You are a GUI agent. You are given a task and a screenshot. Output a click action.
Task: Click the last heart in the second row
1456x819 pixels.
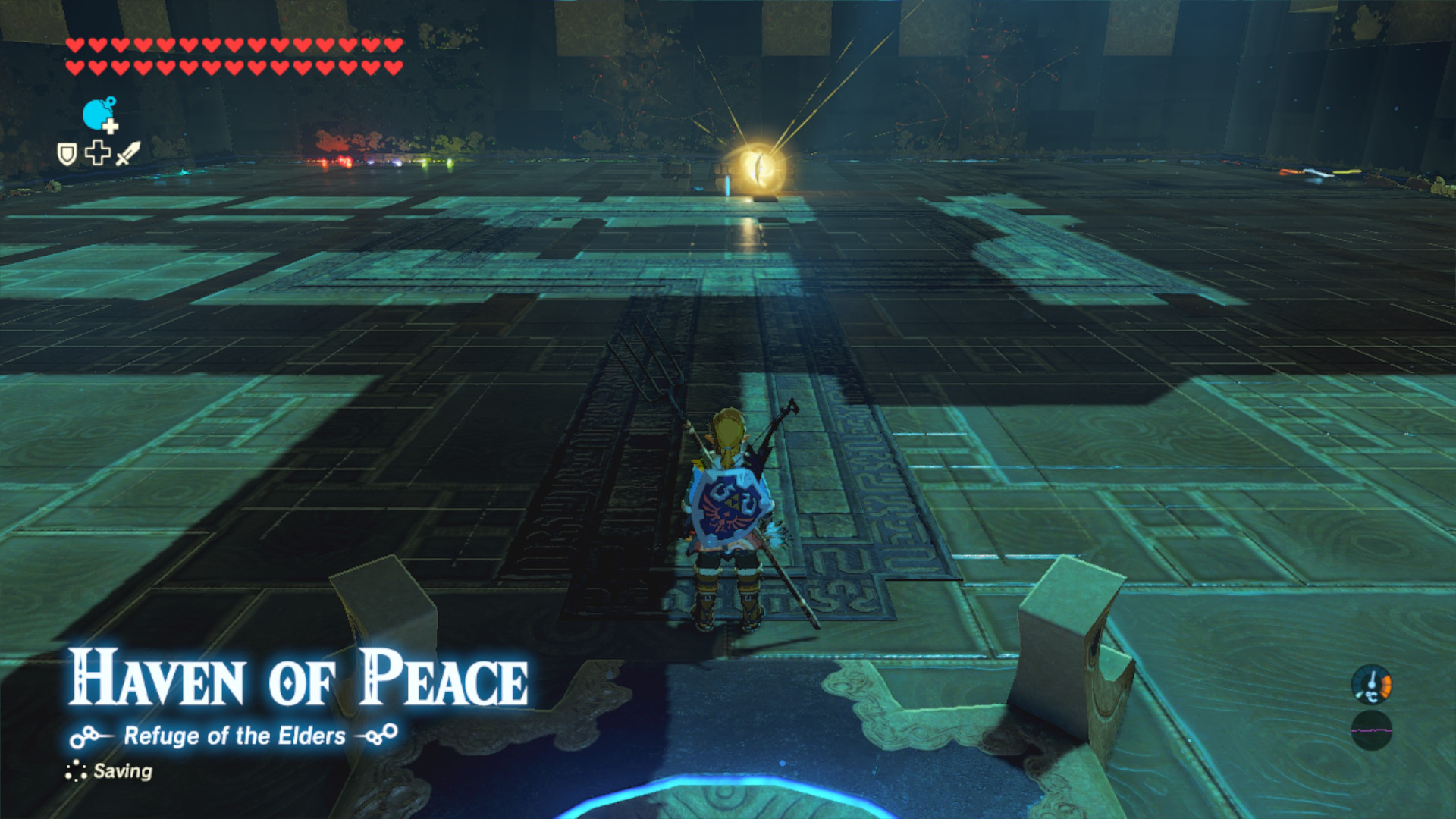392,67
